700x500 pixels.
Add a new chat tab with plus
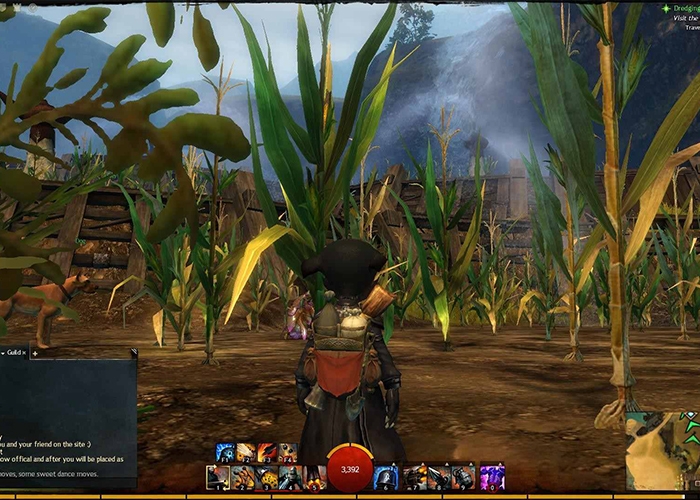(35, 353)
